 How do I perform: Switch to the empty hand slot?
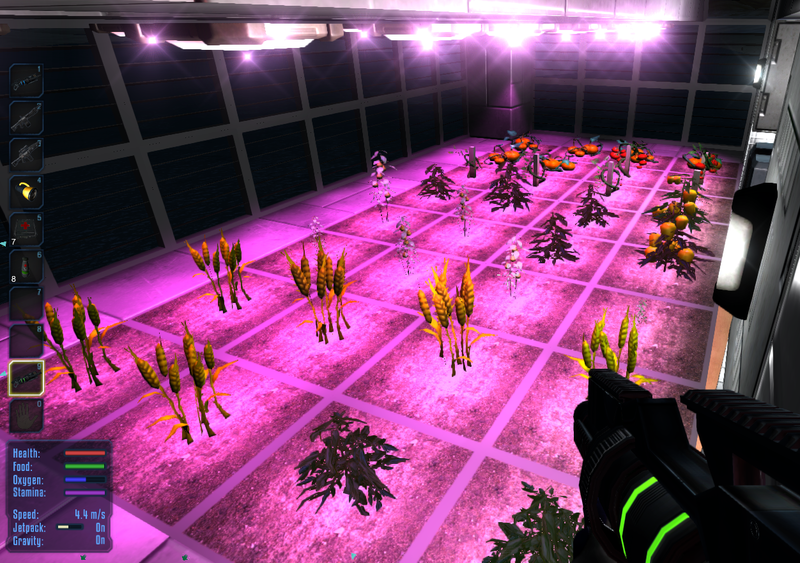(26, 414)
